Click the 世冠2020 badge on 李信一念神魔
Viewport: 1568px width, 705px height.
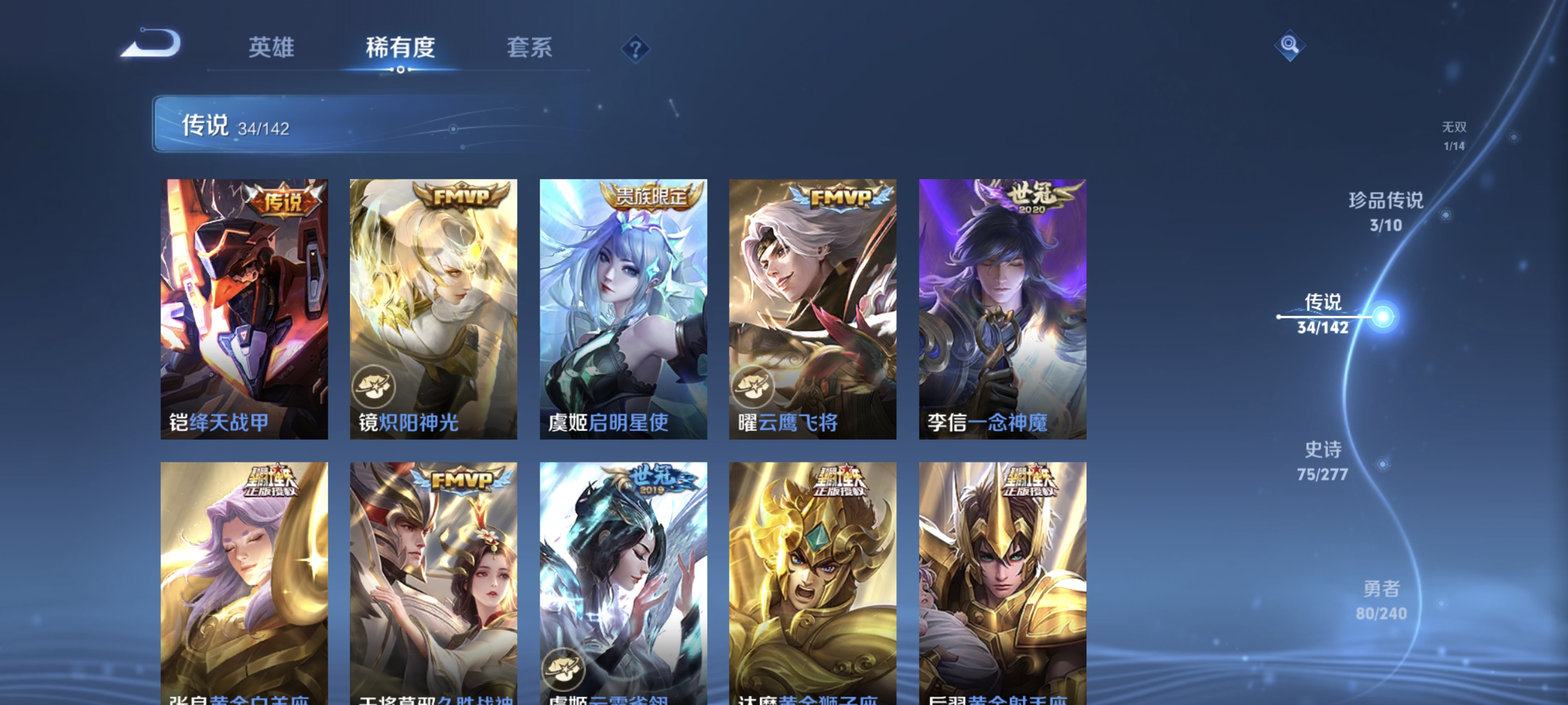tap(1036, 195)
